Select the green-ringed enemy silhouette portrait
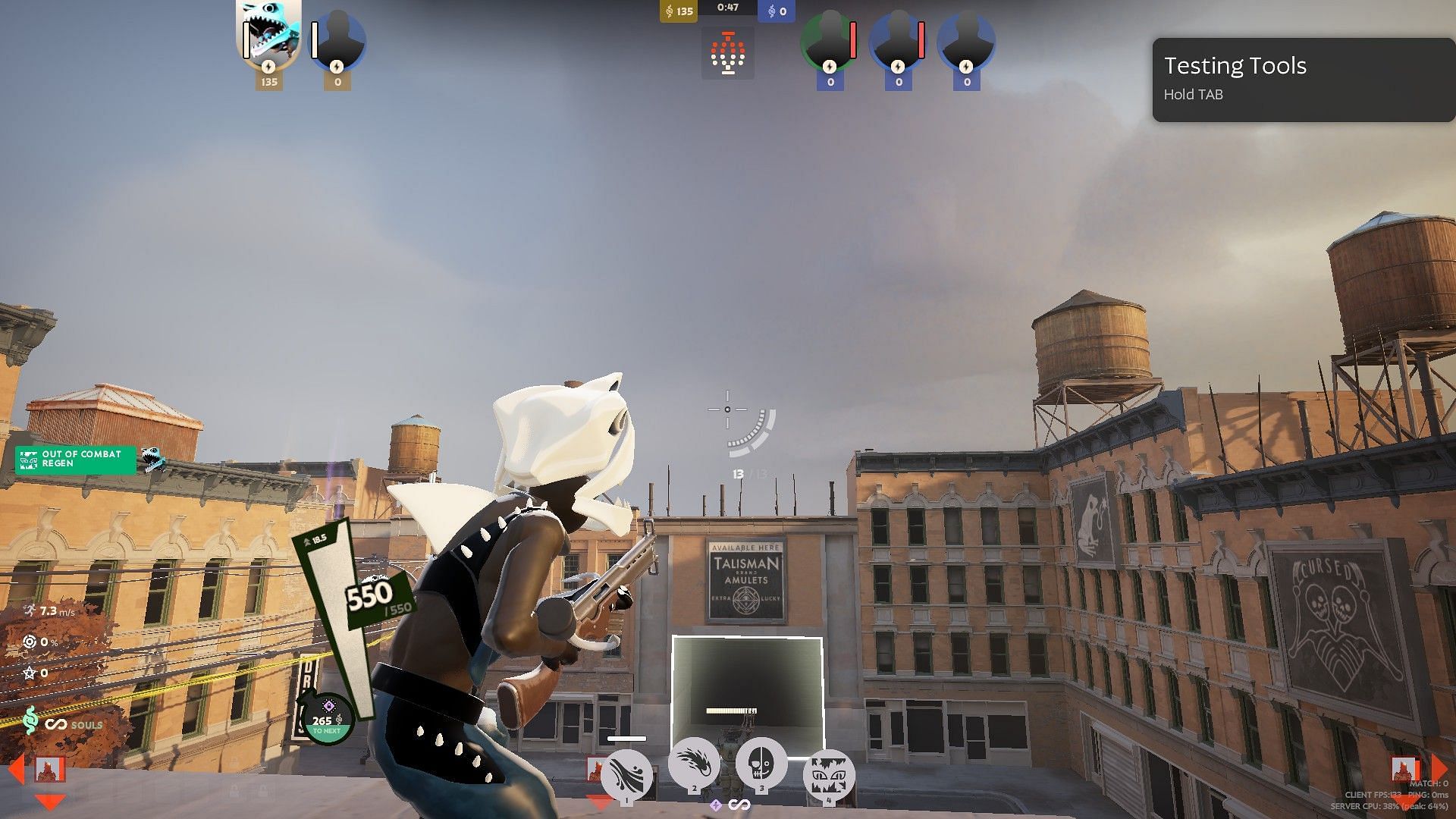The width and height of the screenshot is (1456, 819). [830, 39]
